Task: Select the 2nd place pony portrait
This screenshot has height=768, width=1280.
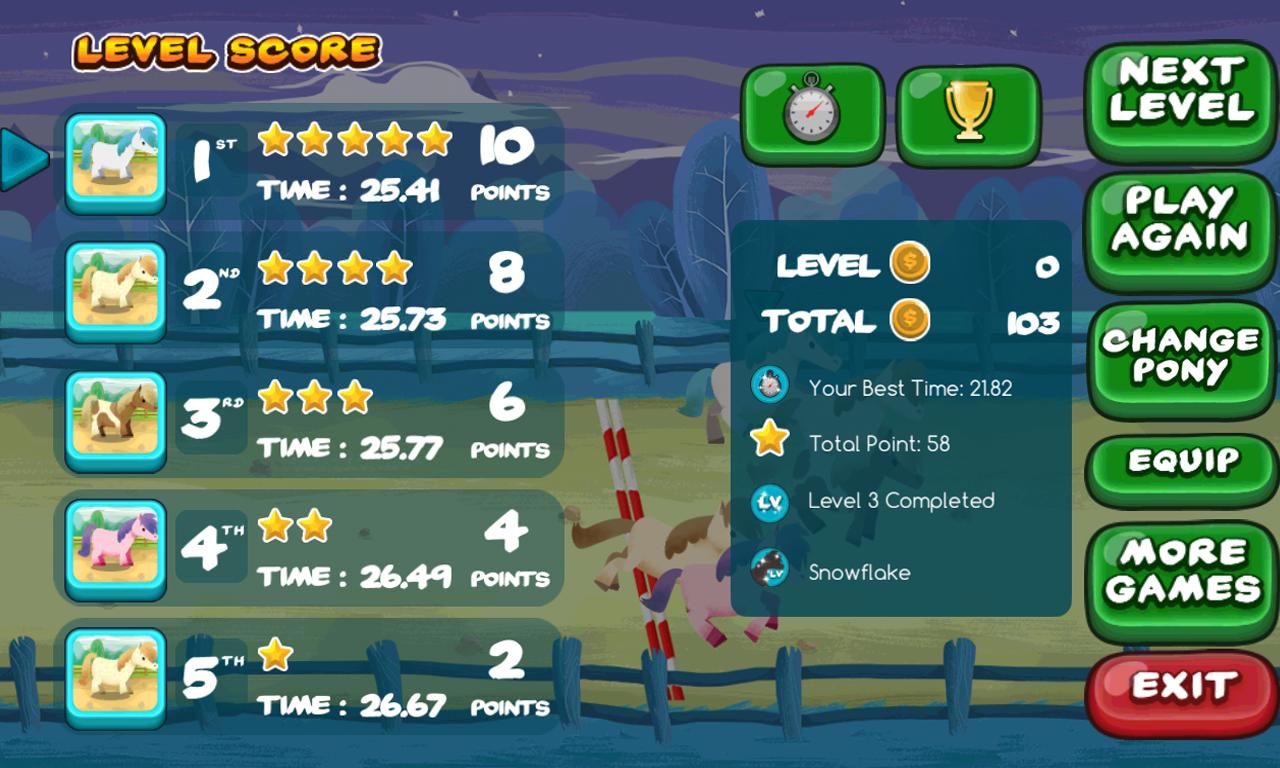Action: [115, 289]
